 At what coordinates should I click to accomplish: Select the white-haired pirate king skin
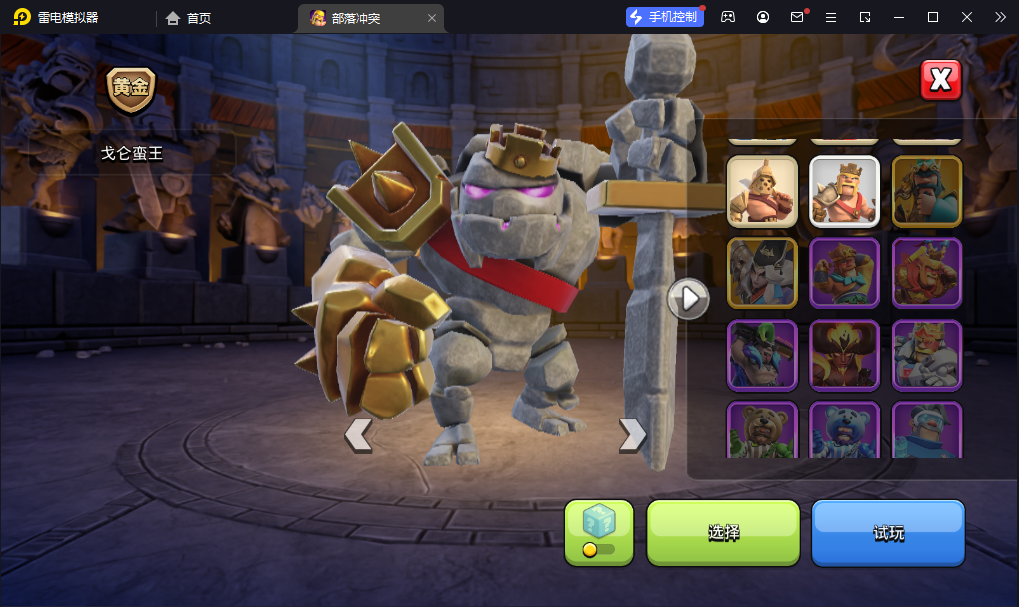coord(762,272)
